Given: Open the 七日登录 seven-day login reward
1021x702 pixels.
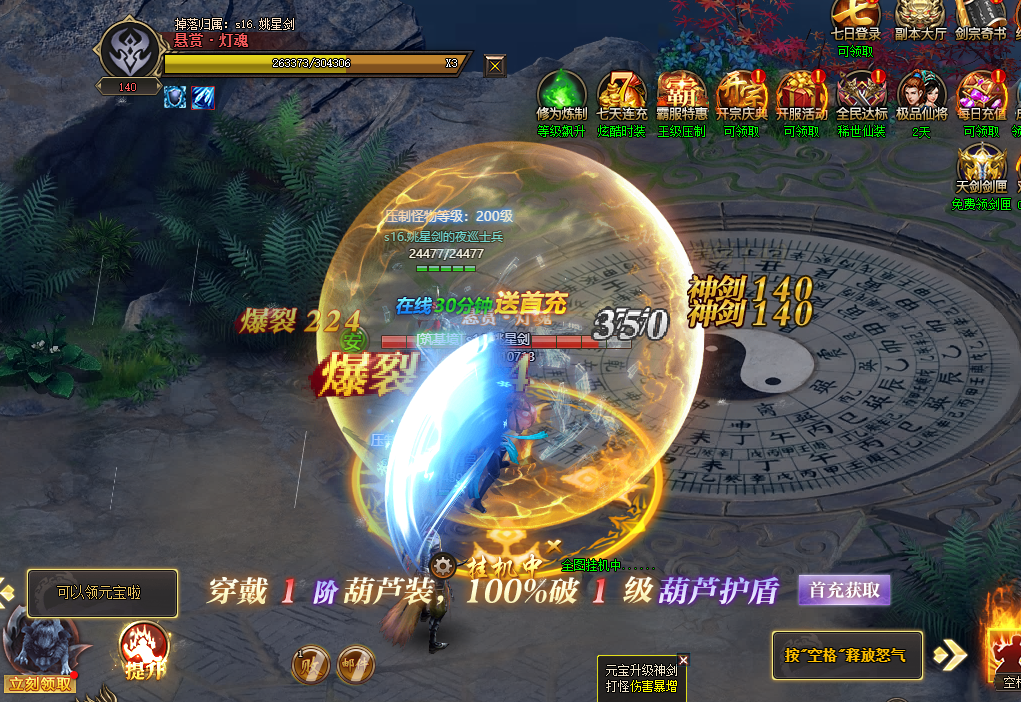Looking at the screenshot, I should 855,17.
